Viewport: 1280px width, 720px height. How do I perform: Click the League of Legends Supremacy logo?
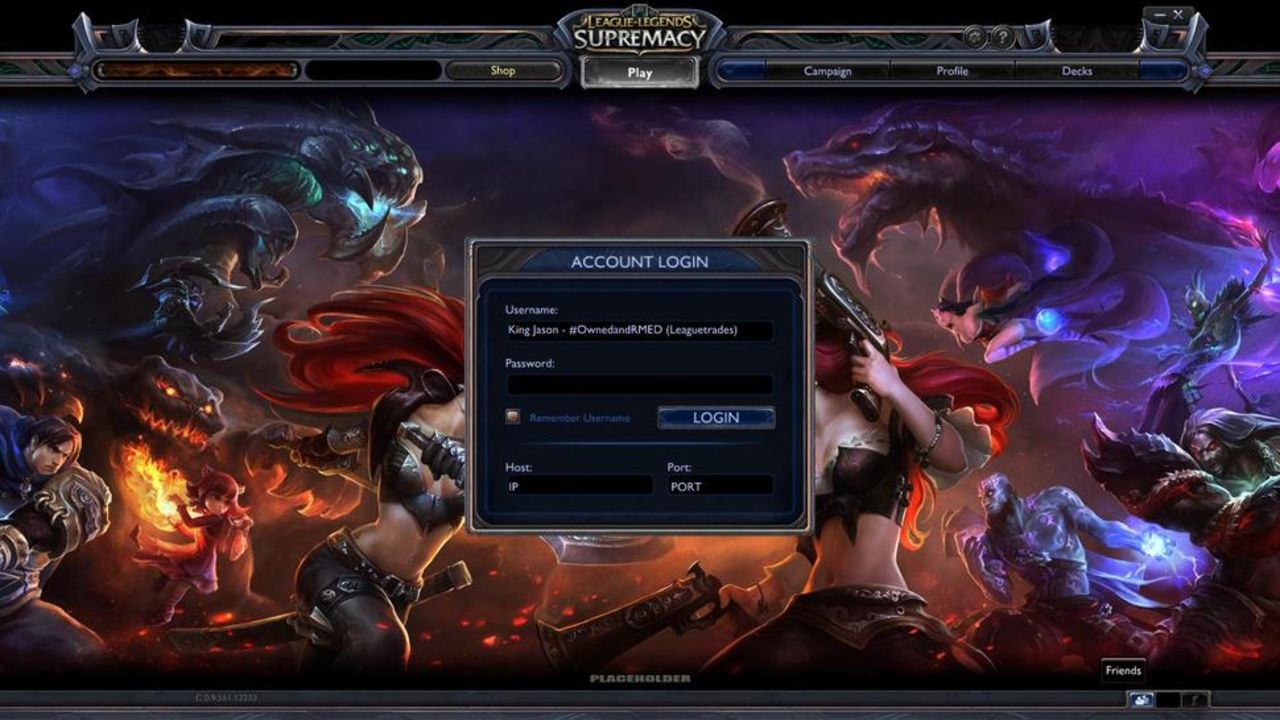click(640, 27)
